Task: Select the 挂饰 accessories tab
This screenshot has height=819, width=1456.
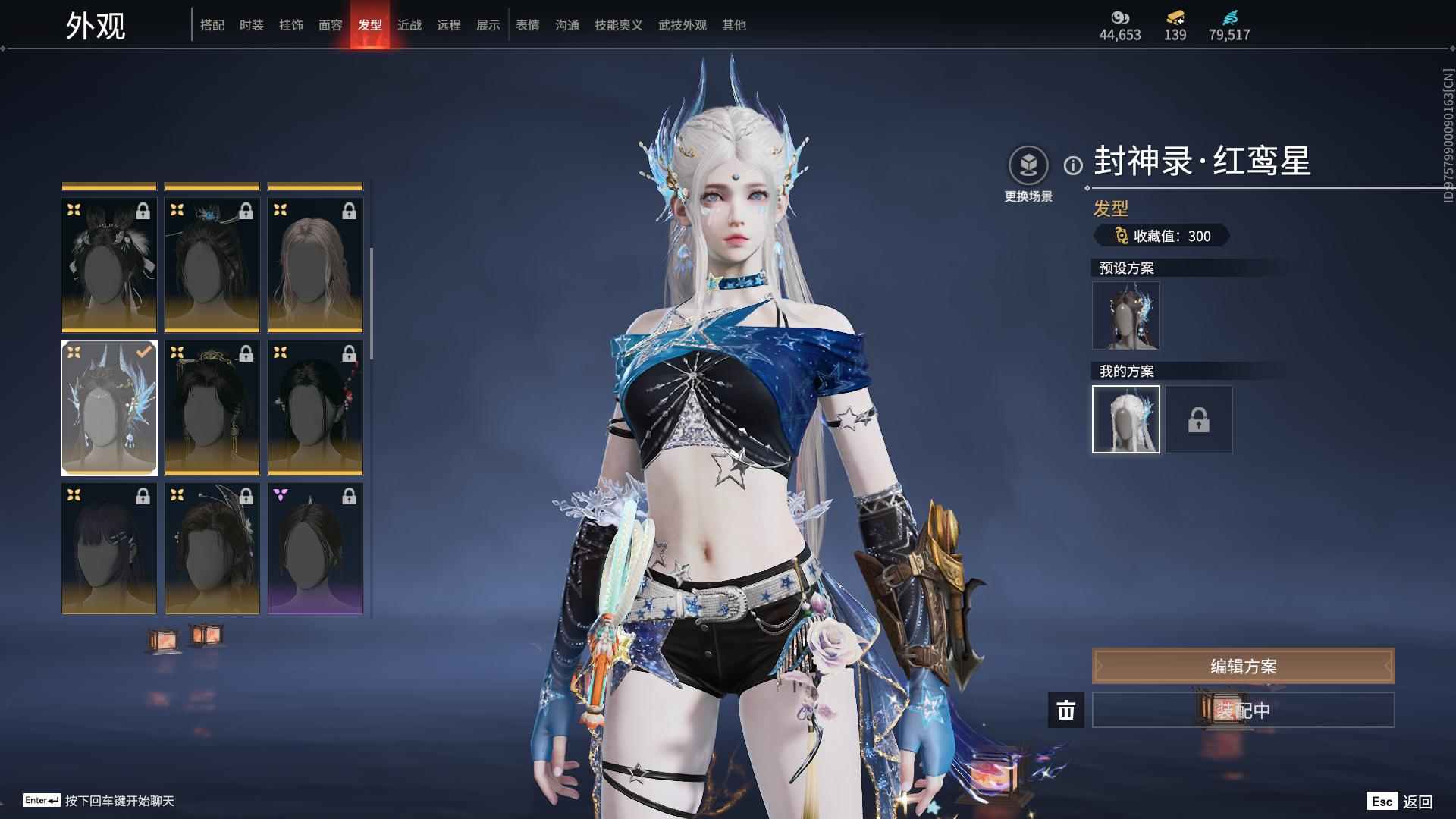Action: point(291,25)
